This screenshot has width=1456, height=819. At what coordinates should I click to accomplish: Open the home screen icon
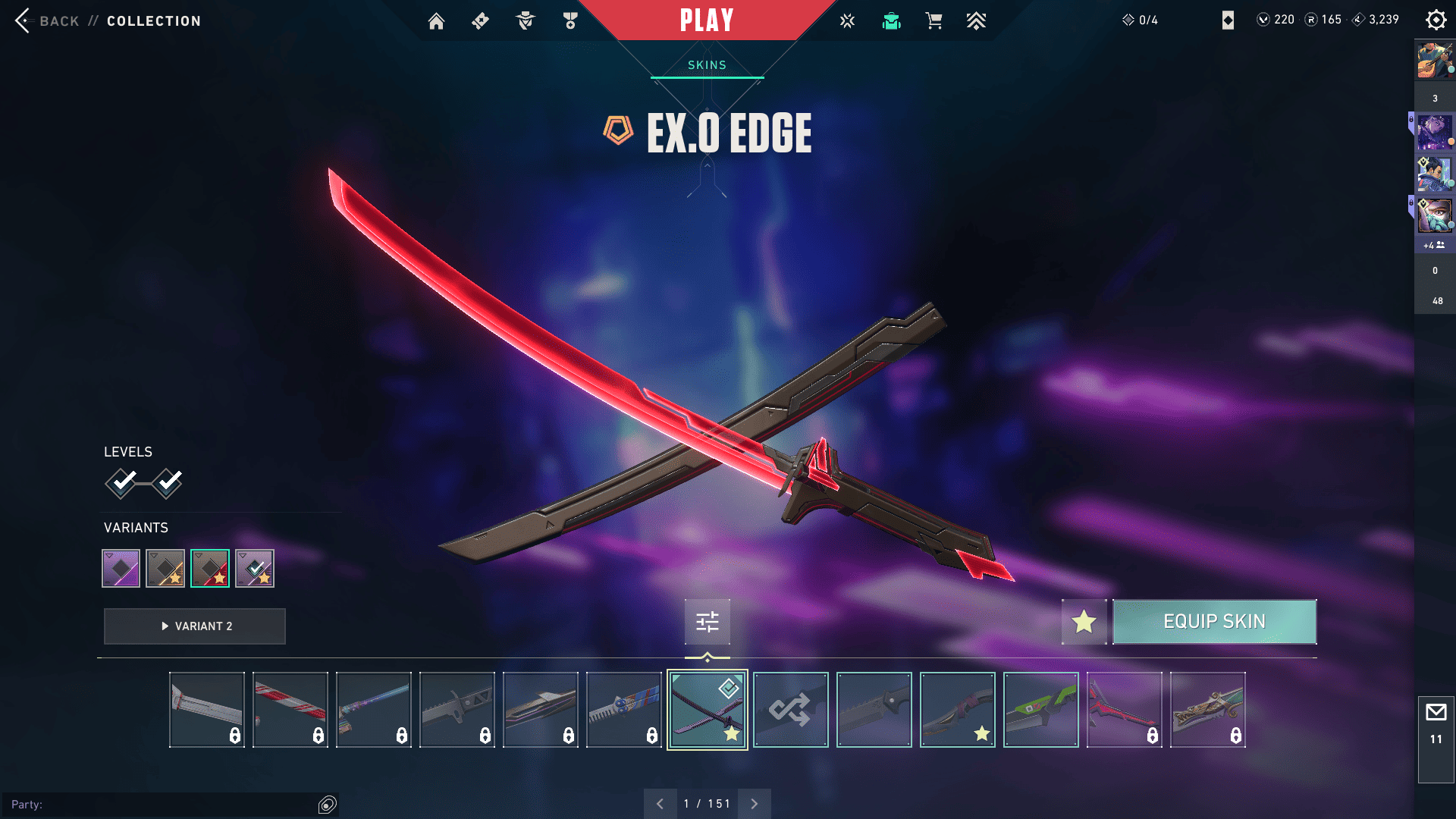(436, 21)
